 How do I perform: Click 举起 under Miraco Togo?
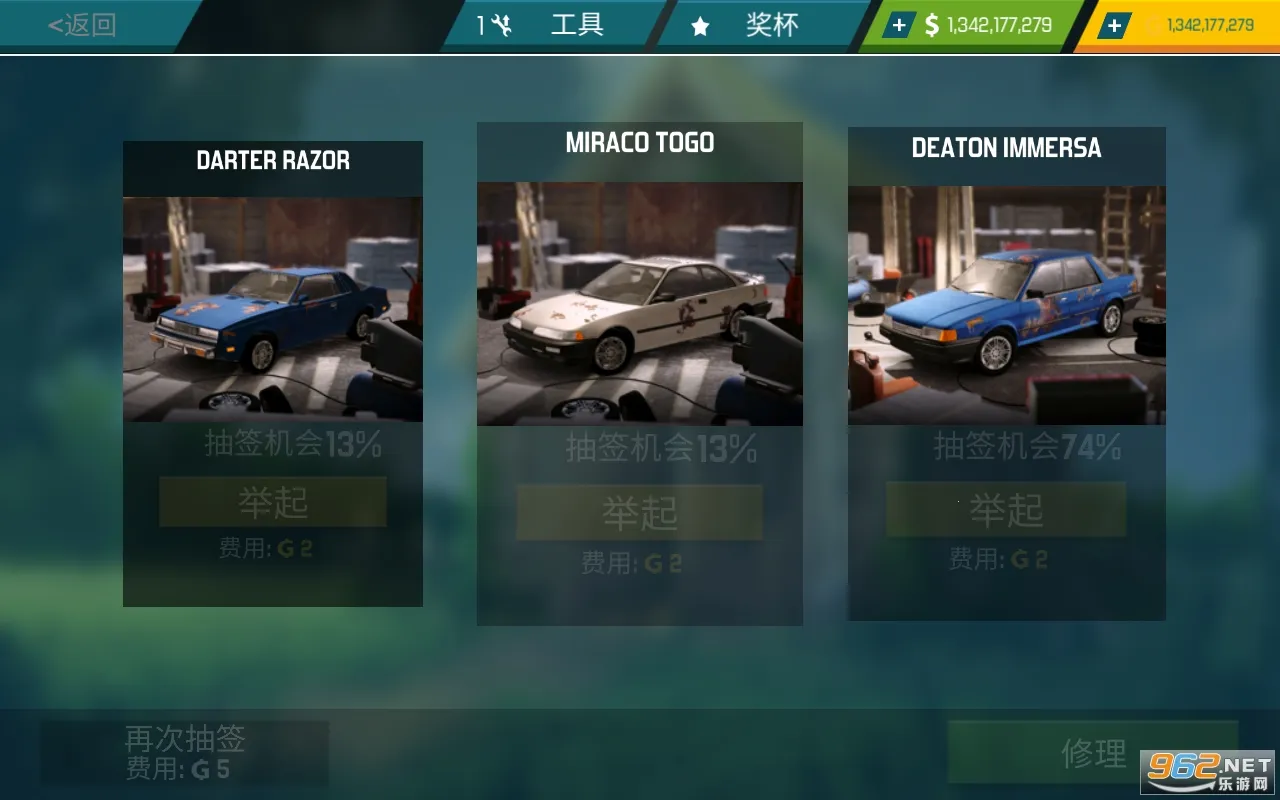(x=639, y=513)
